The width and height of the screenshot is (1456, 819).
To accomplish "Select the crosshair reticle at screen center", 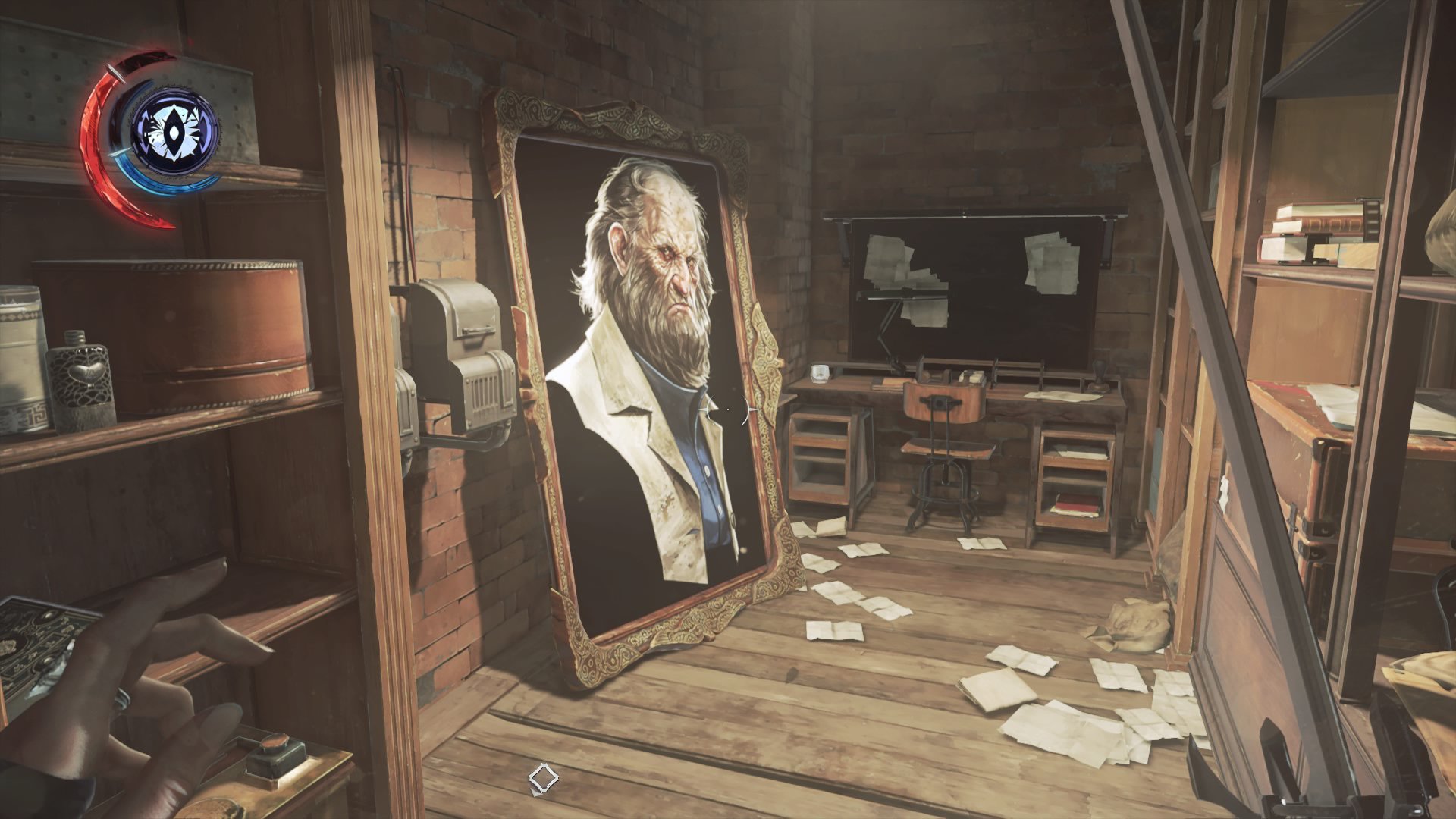I will [x=727, y=409].
